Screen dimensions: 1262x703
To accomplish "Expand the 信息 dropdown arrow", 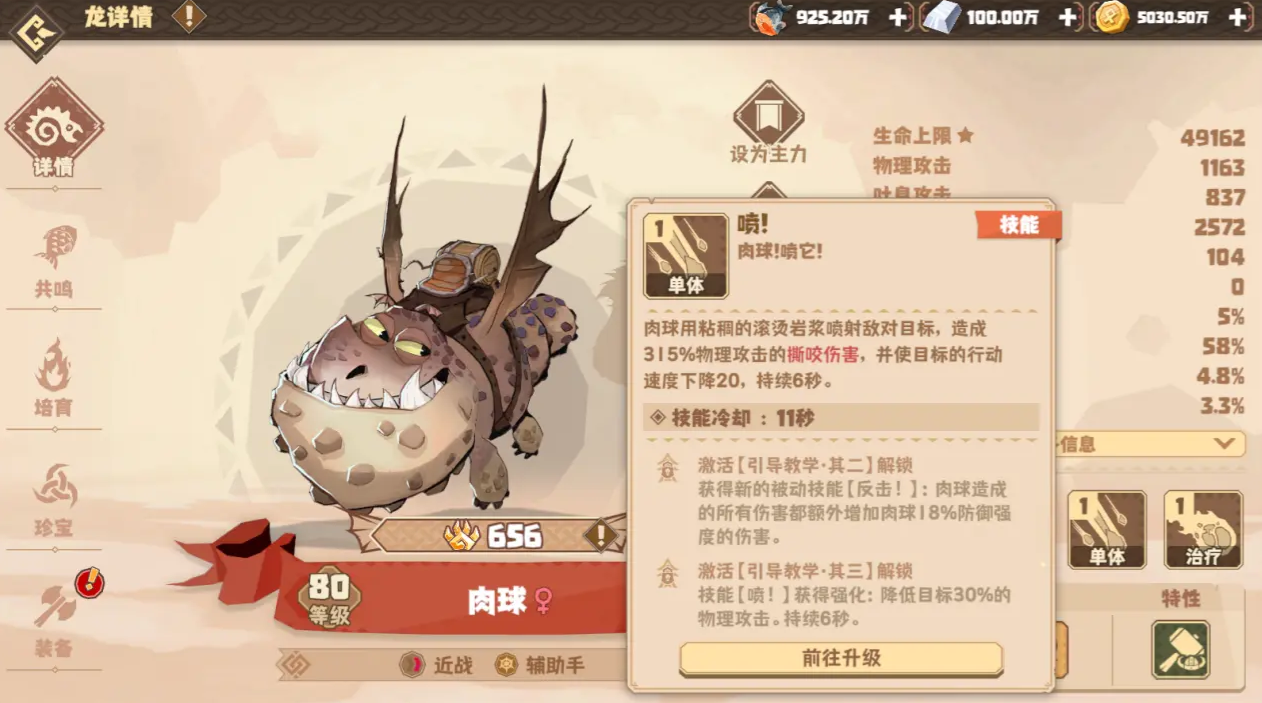I will point(1223,443).
